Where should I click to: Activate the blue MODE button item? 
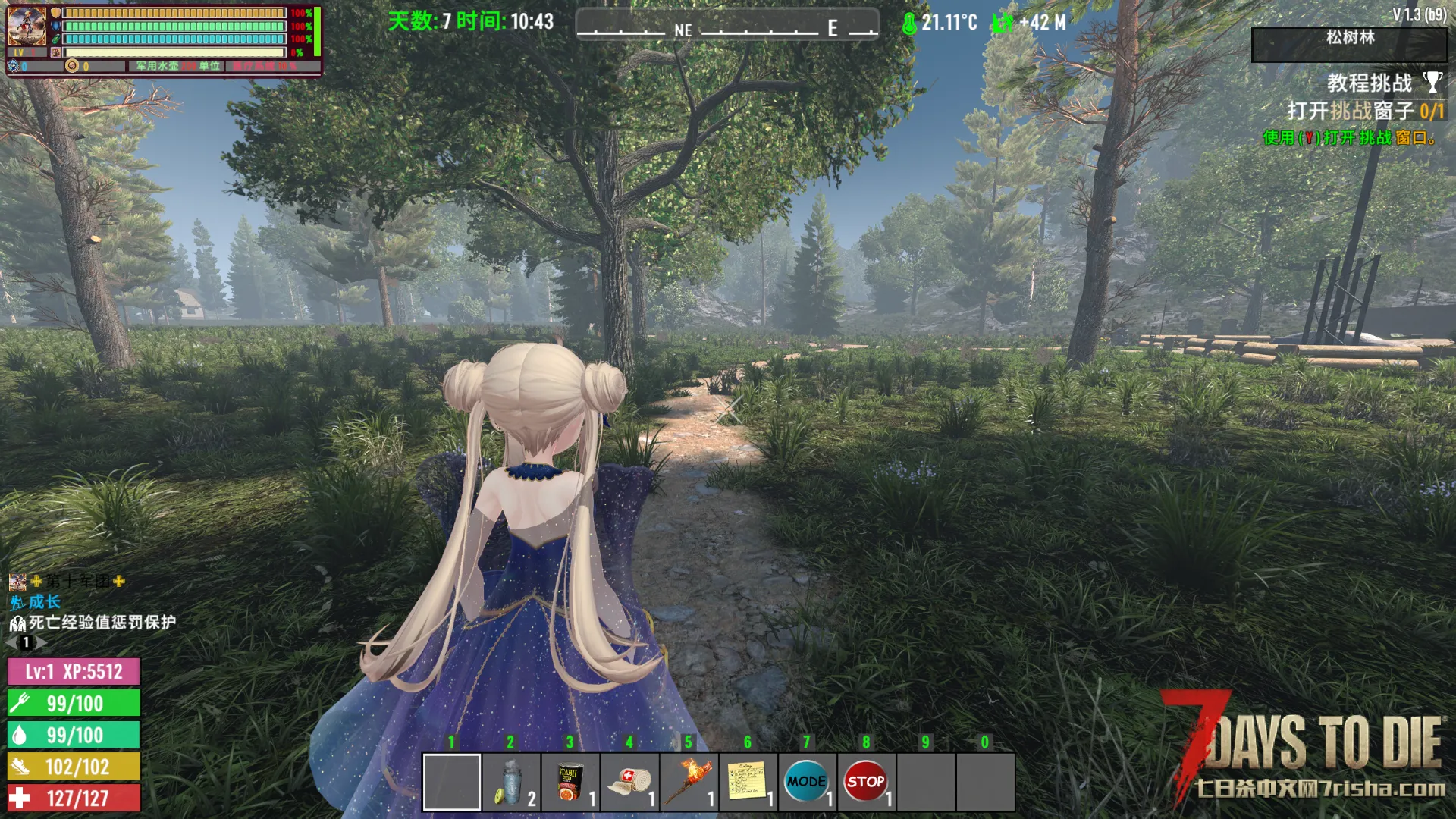point(806,782)
